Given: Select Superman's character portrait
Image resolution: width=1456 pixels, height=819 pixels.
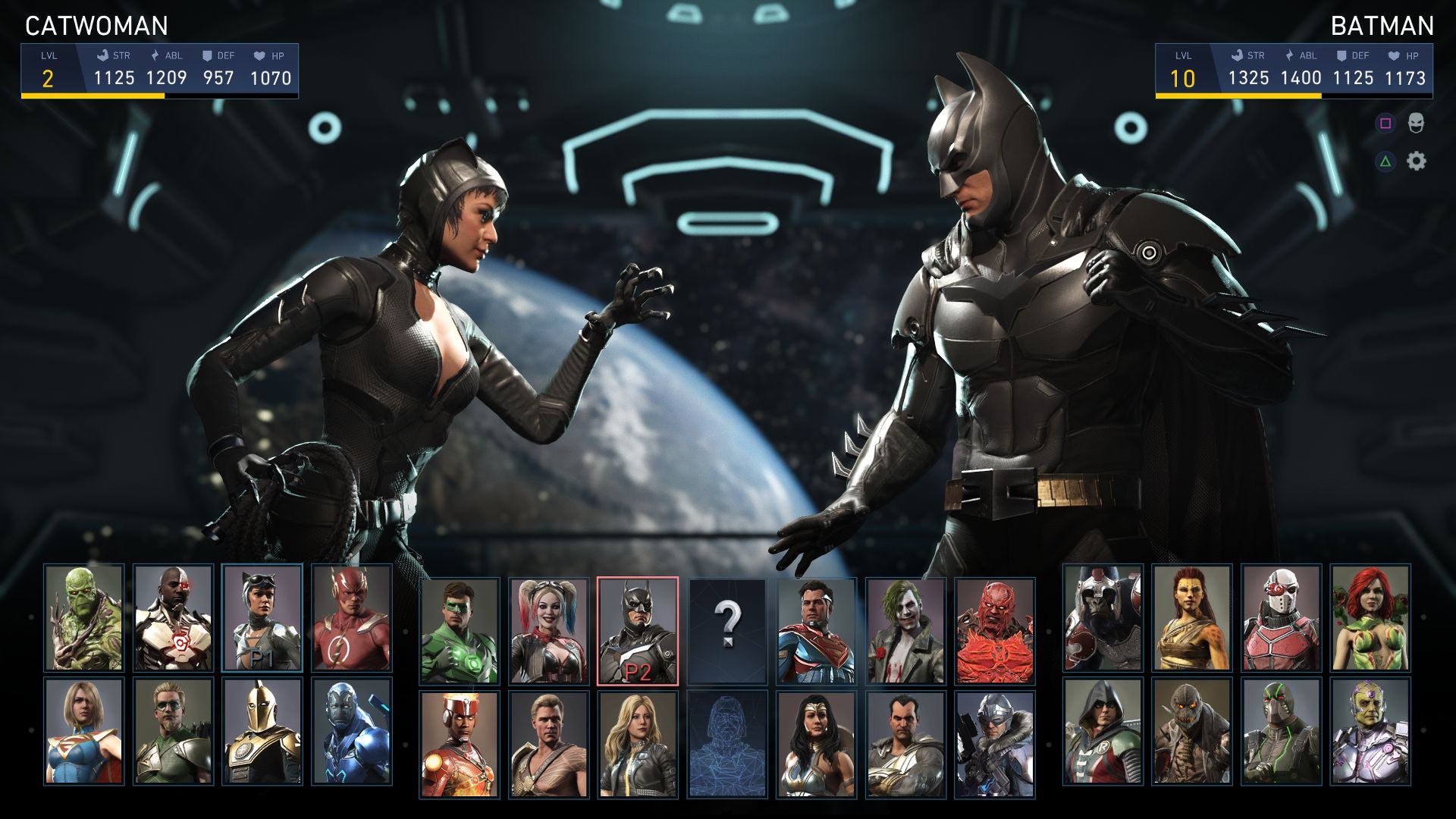Looking at the screenshot, I should click(816, 631).
